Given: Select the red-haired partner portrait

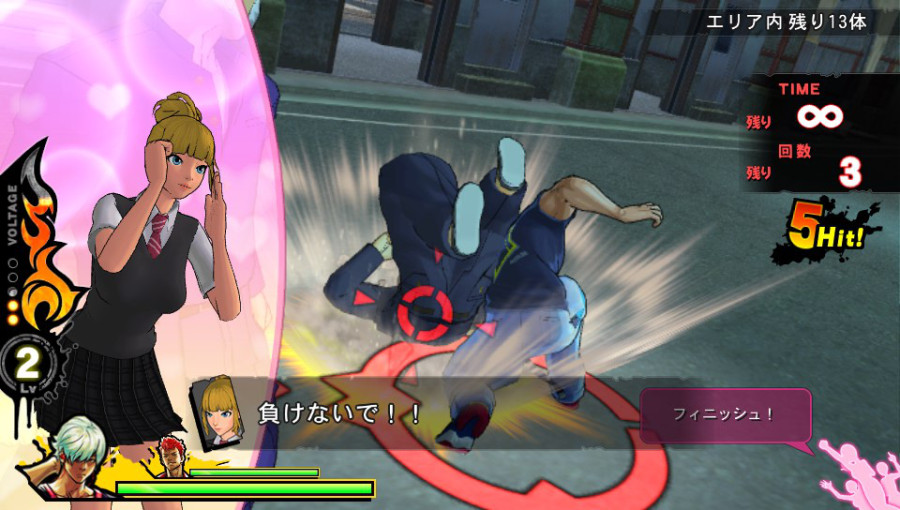Looking at the screenshot, I should [x=170, y=457].
